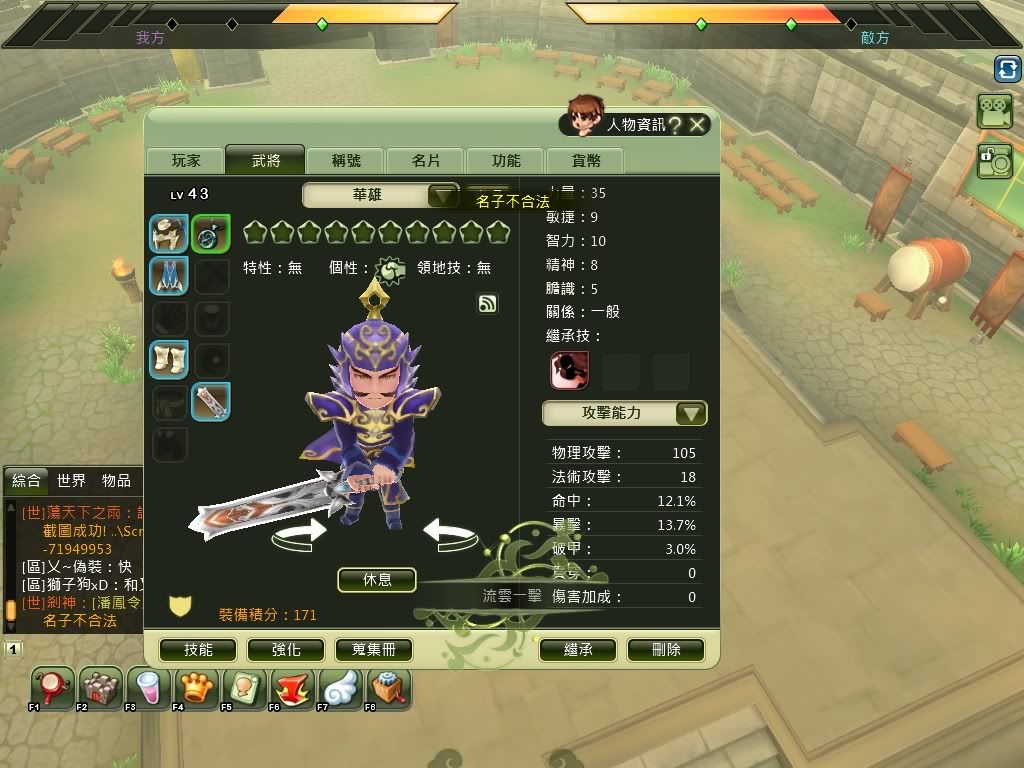The image size is (1024, 768).
Task: Open the camera screenshot icon
Action: [994, 161]
